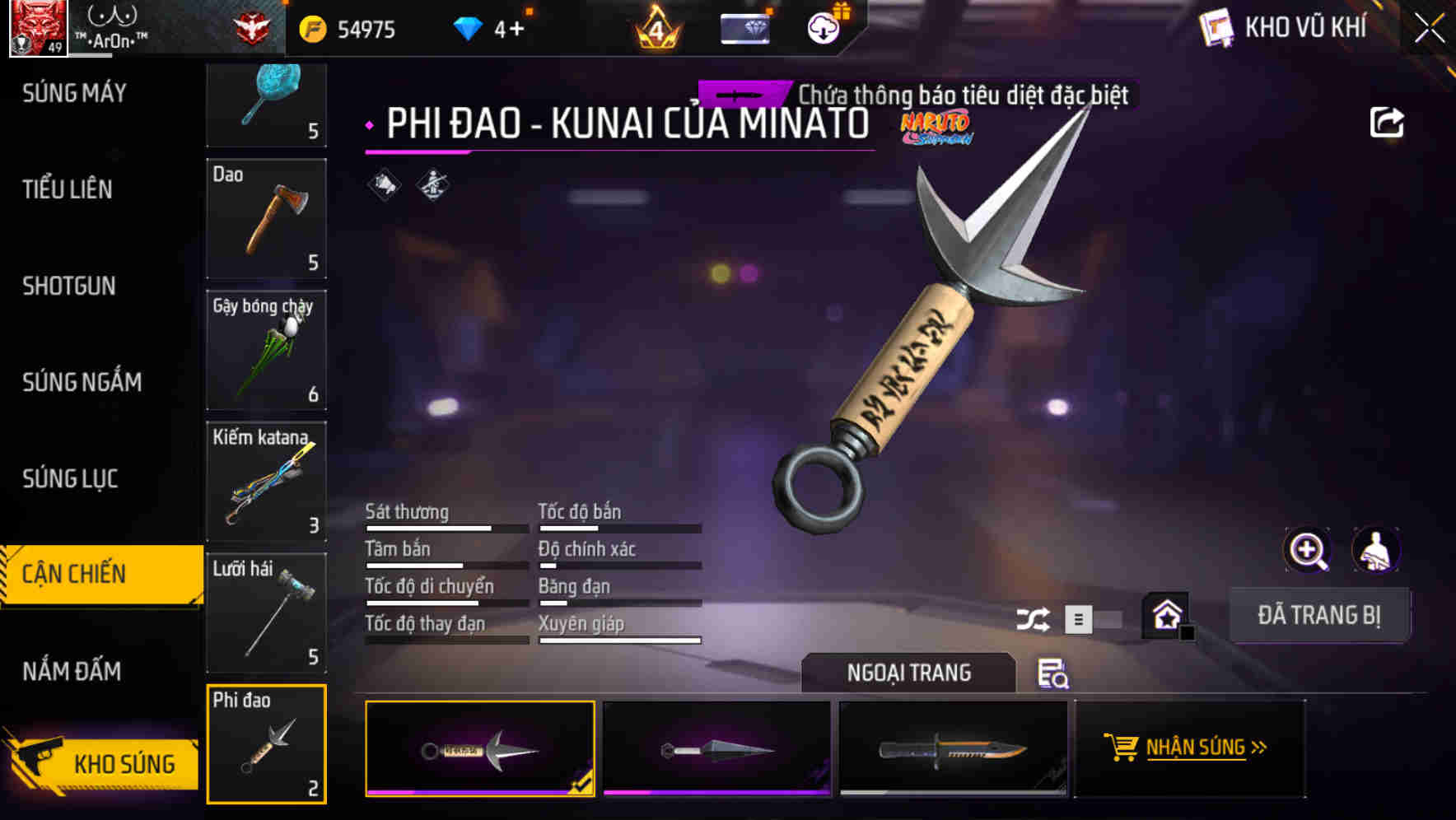Select the Kiếm katana item thumbnail
This screenshot has width=1456, height=820.
pos(266,482)
